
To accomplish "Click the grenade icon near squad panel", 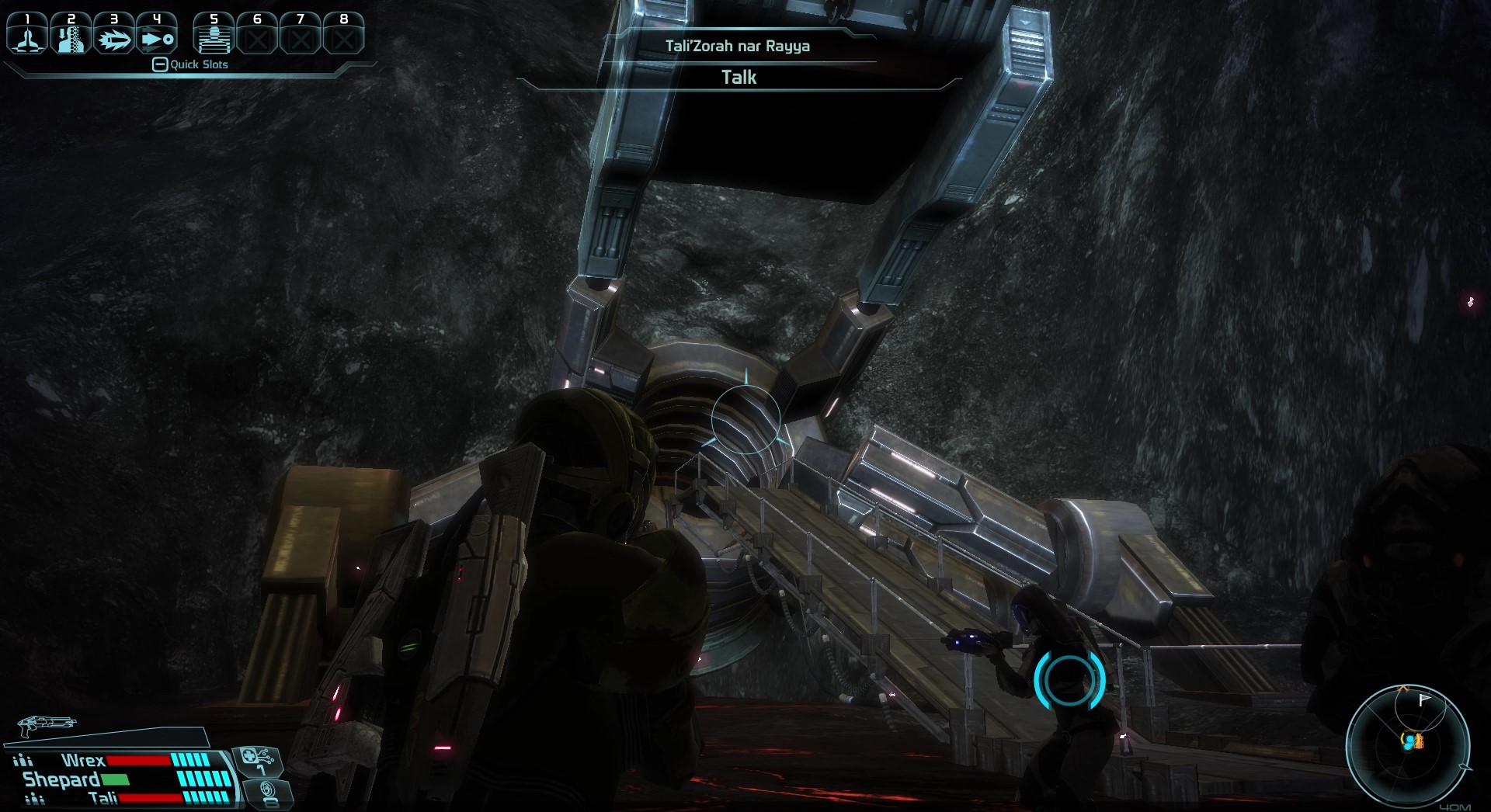I will tap(268, 793).
